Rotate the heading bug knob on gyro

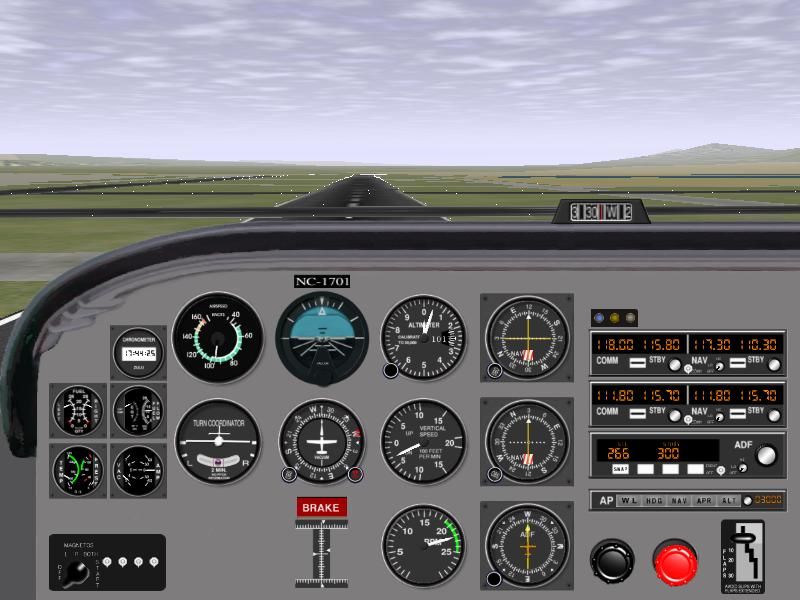[355, 474]
